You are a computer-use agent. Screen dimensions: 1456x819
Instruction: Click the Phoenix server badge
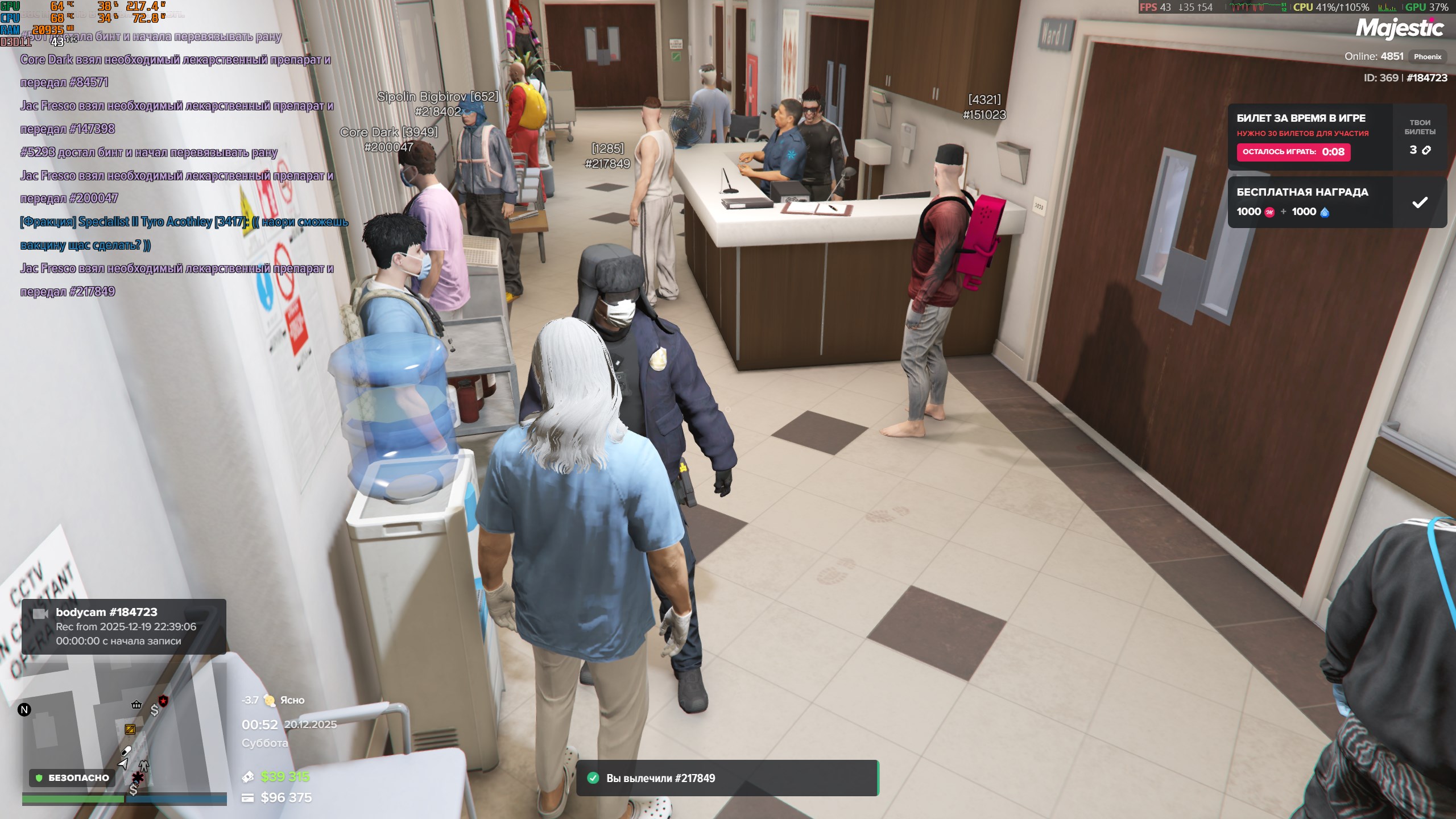tap(1427, 57)
